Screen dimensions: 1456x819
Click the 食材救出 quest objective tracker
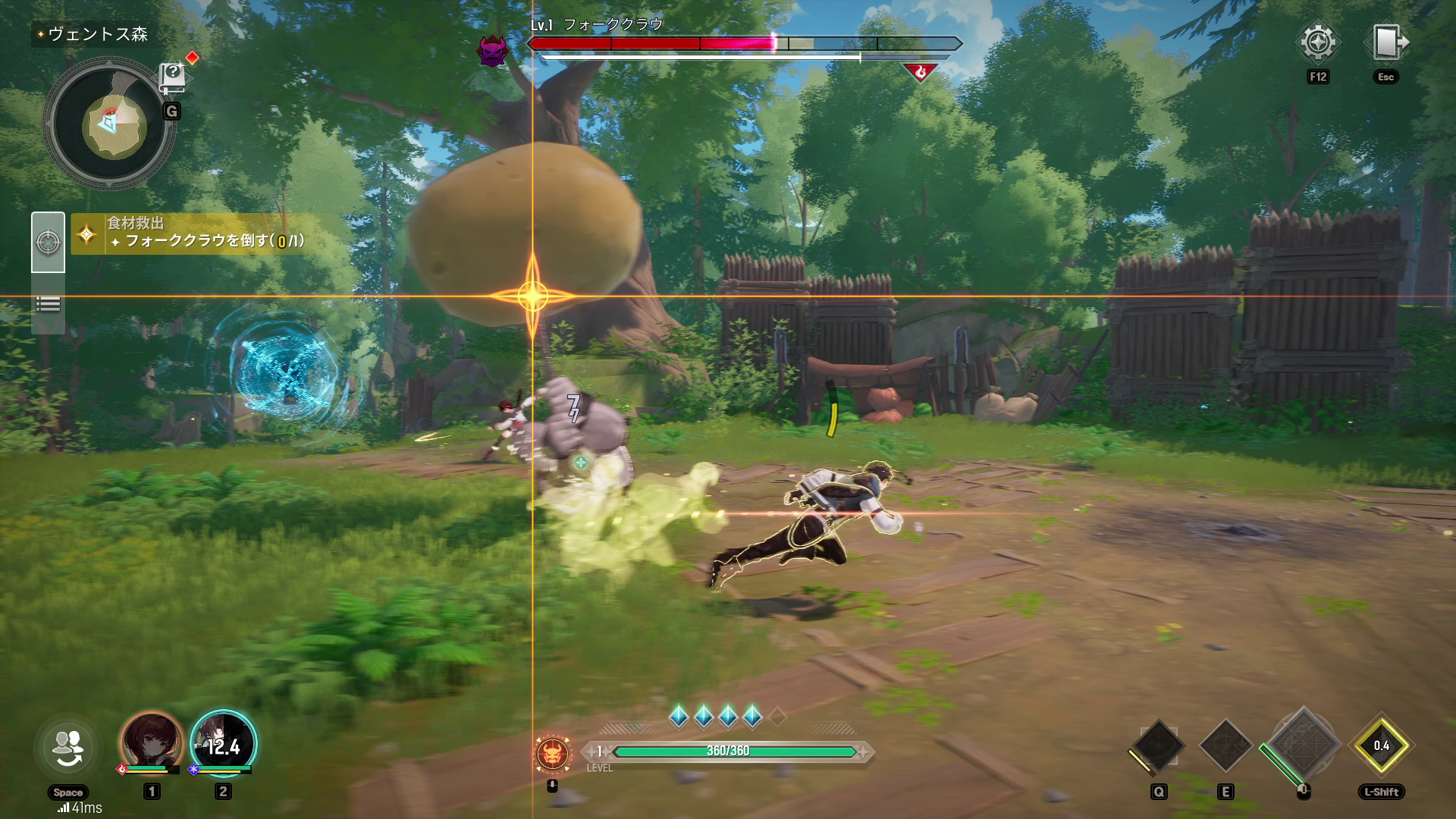click(x=206, y=233)
